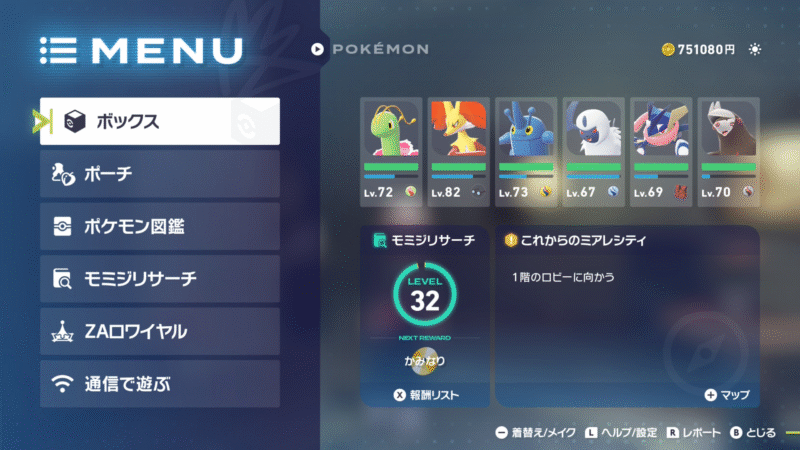Screen dimensions: 800x450
Task: Show the 報酬リスト reward list
Action: coord(426,396)
